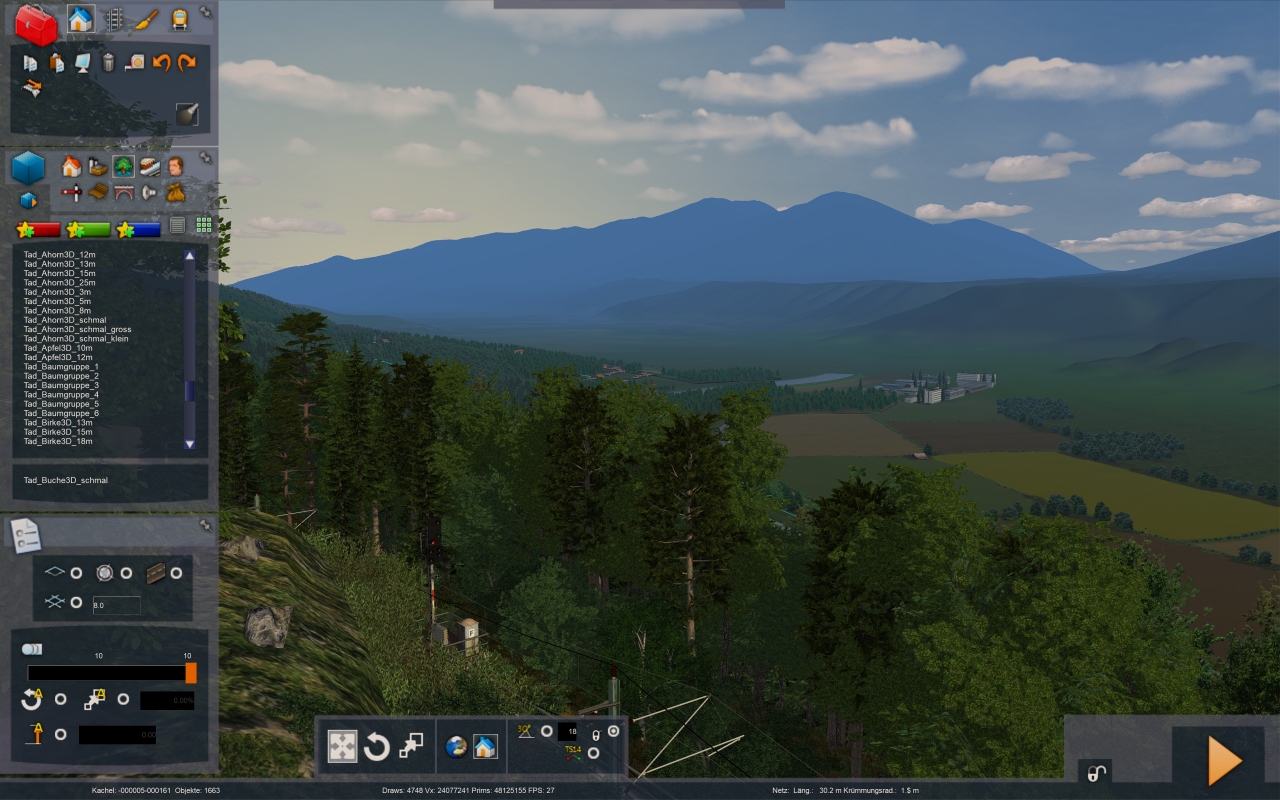Pick the character head category

click(x=176, y=166)
